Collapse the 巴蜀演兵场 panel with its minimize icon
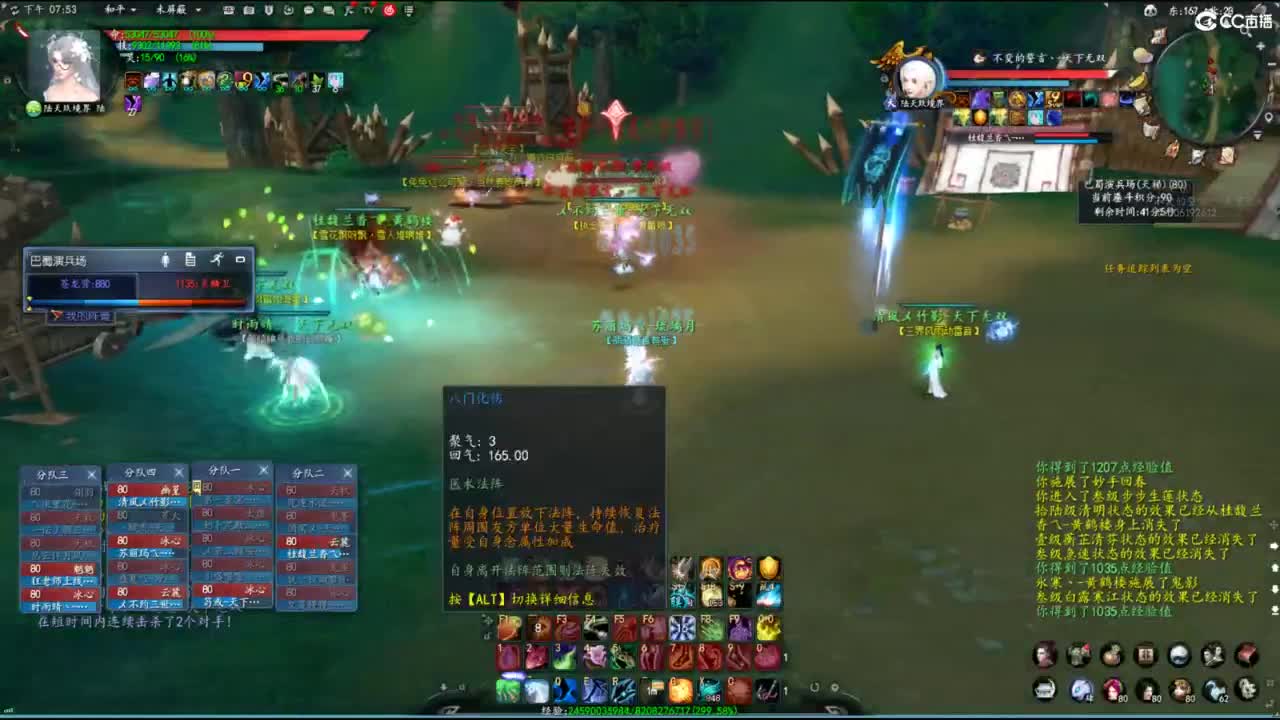Image resolution: width=1280 pixels, height=720 pixels. [241, 260]
